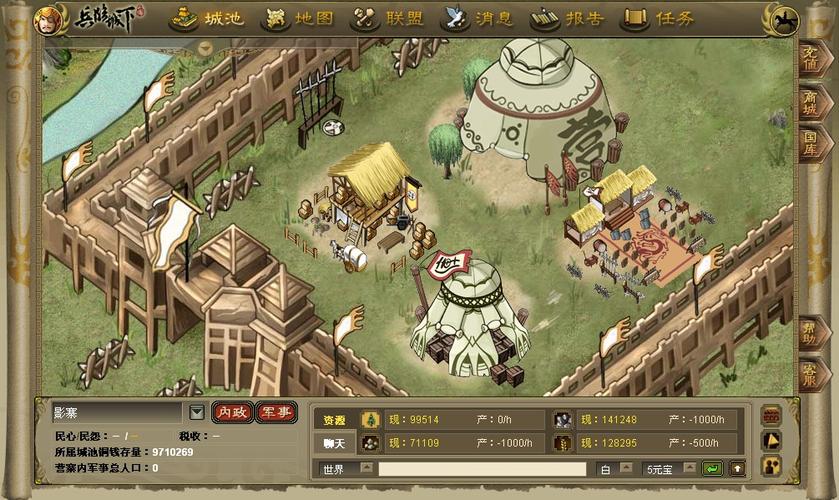Open the 任务 (Quests) menu
Image resolution: width=839 pixels, height=500 pixels.
[x=657, y=19]
